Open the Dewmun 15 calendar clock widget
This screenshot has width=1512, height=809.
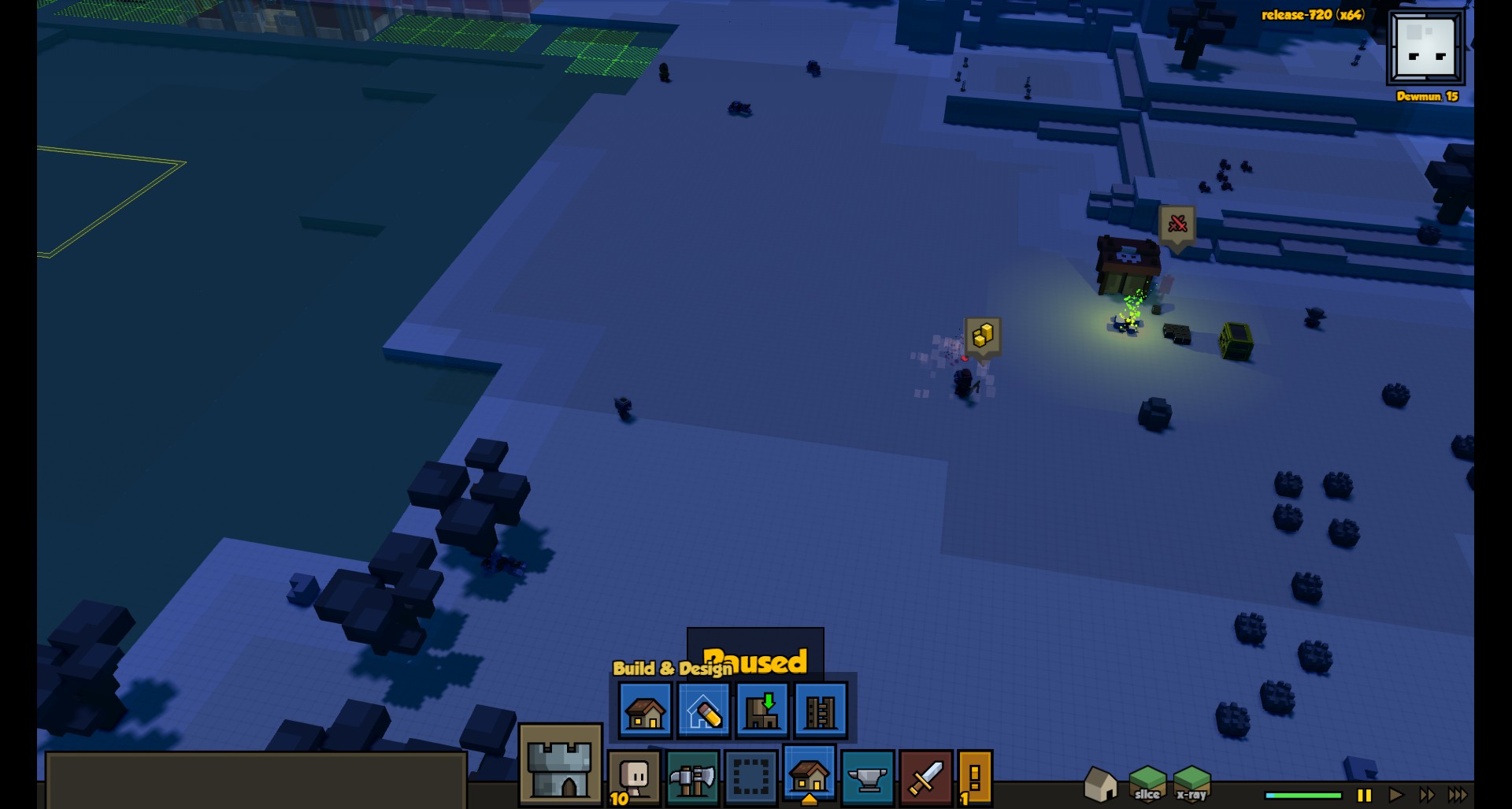pos(1425,49)
